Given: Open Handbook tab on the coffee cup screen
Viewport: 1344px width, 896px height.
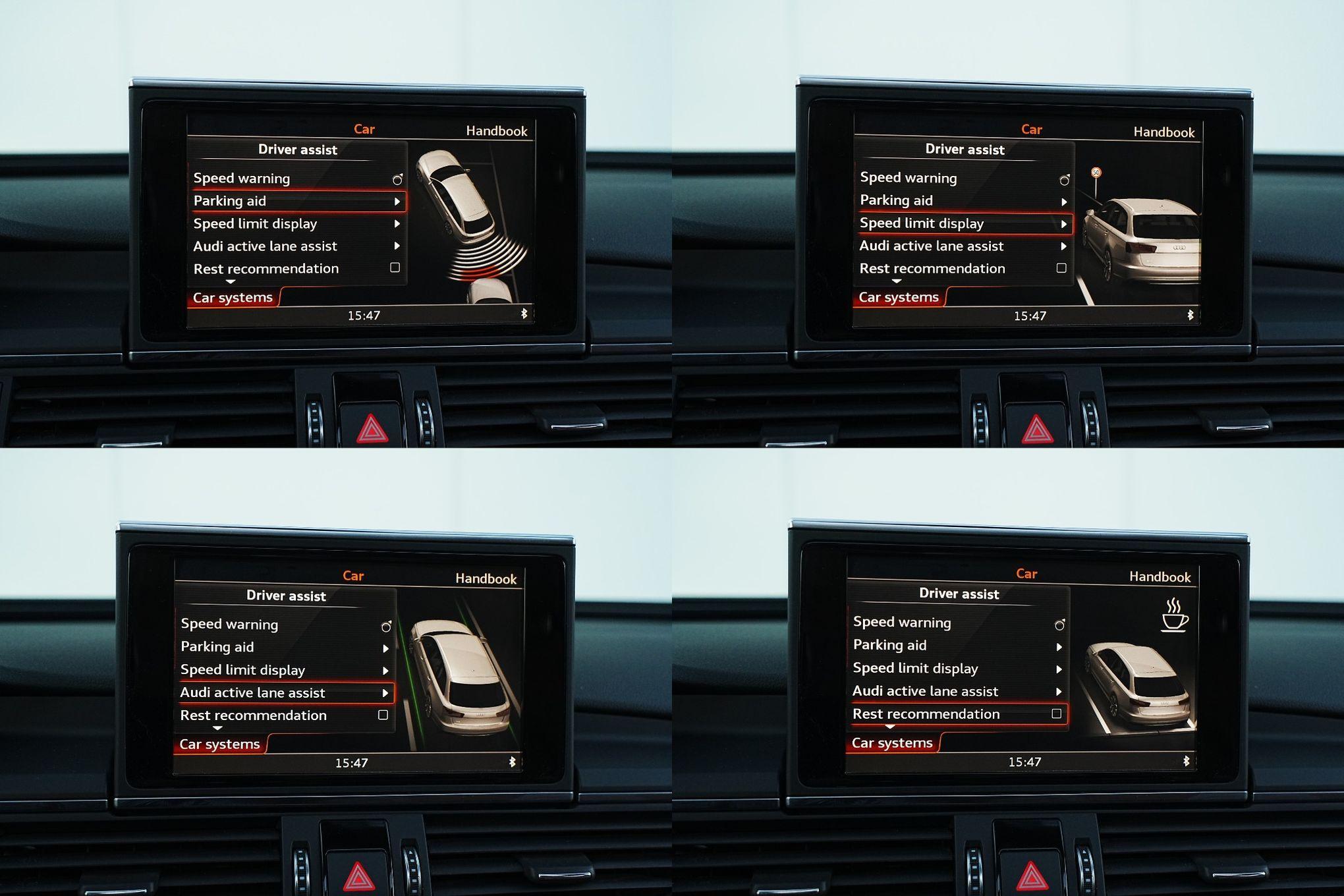Looking at the screenshot, I should 1160,577.
